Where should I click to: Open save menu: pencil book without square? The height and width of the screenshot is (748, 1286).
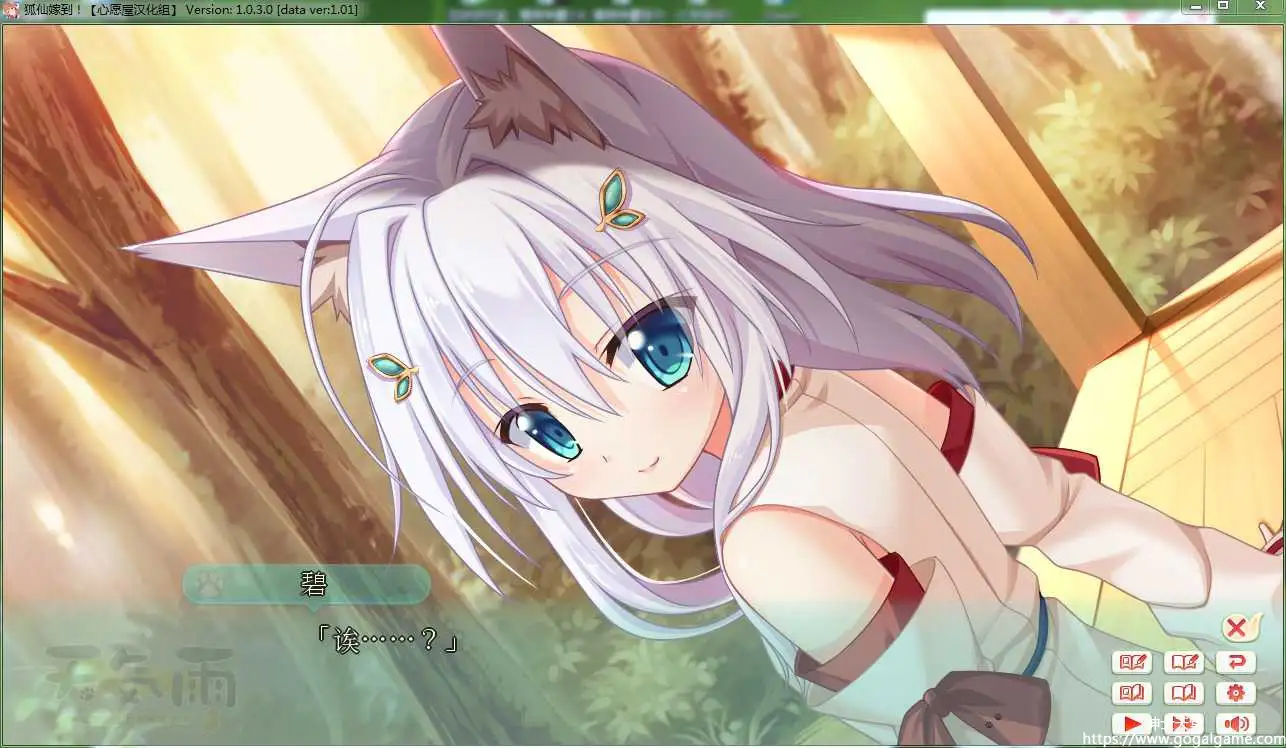tap(1184, 662)
